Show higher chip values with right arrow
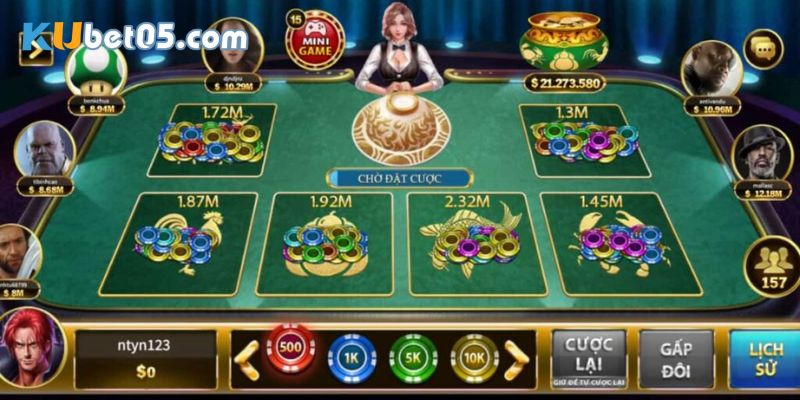This screenshot has height=400, width=800. [516, 359]
